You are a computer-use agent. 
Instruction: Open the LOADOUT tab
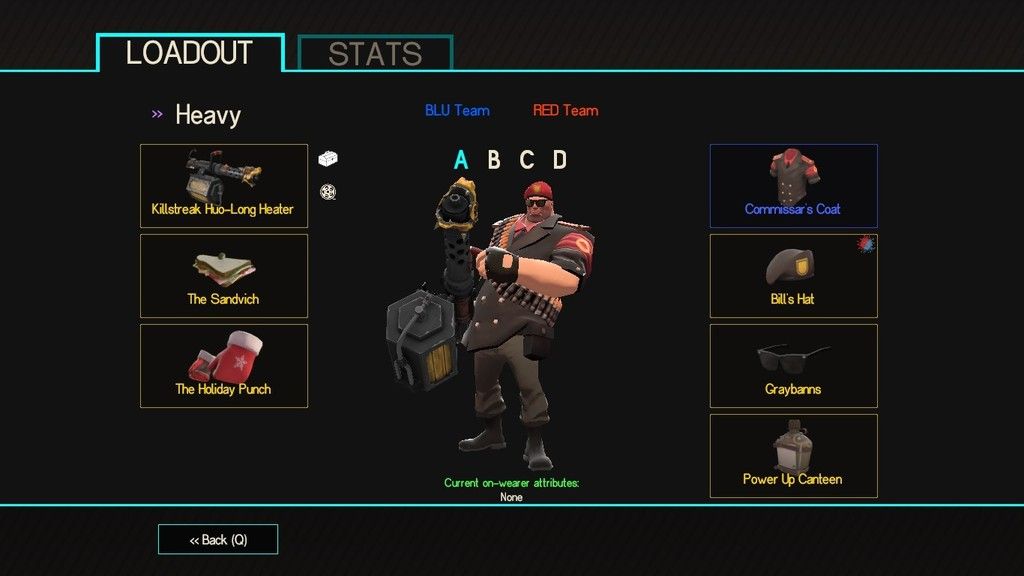pos(190,53)
